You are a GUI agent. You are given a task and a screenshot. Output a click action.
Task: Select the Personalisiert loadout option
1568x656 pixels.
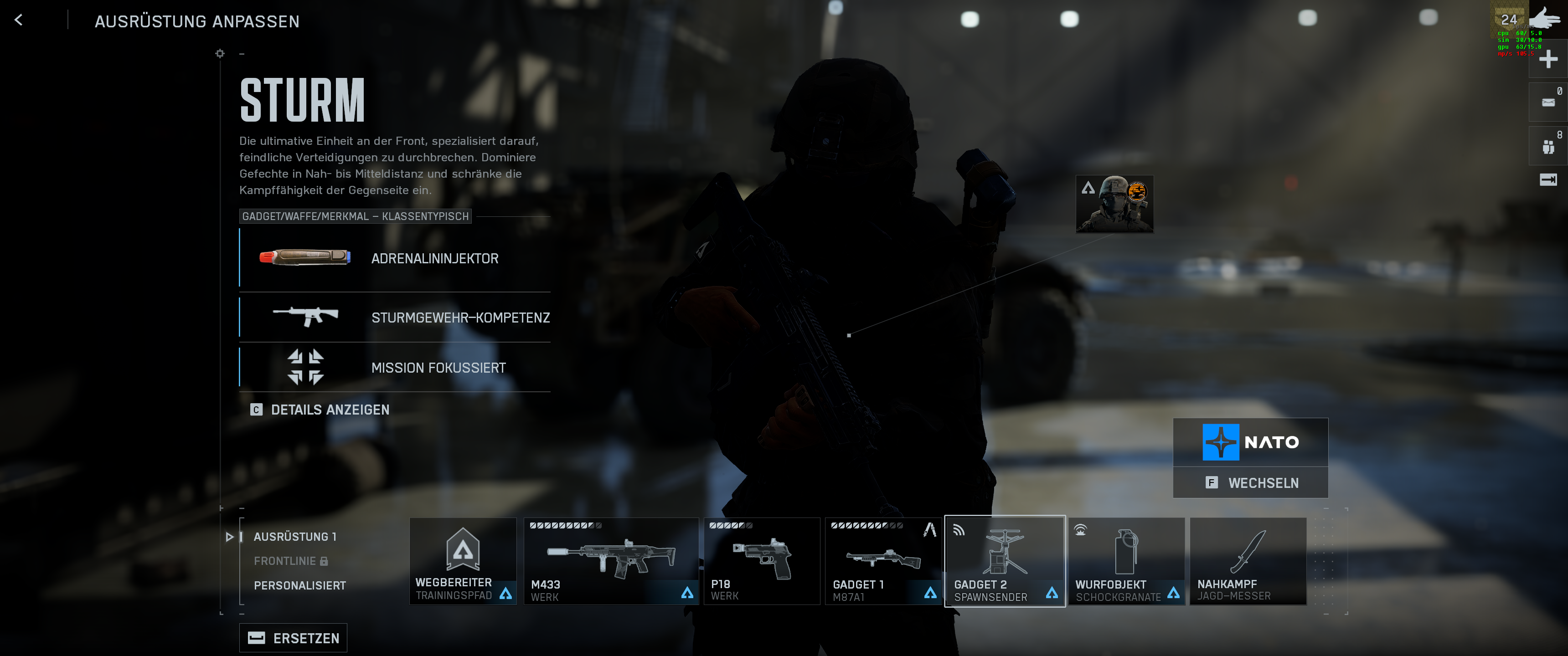(x=299, y=585)
